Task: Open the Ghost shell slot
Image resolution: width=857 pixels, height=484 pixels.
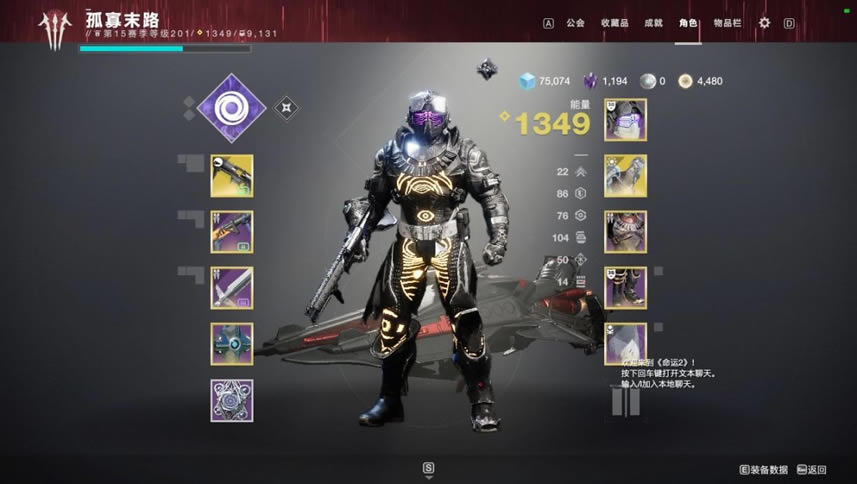Action: click(x=232, y=344)
